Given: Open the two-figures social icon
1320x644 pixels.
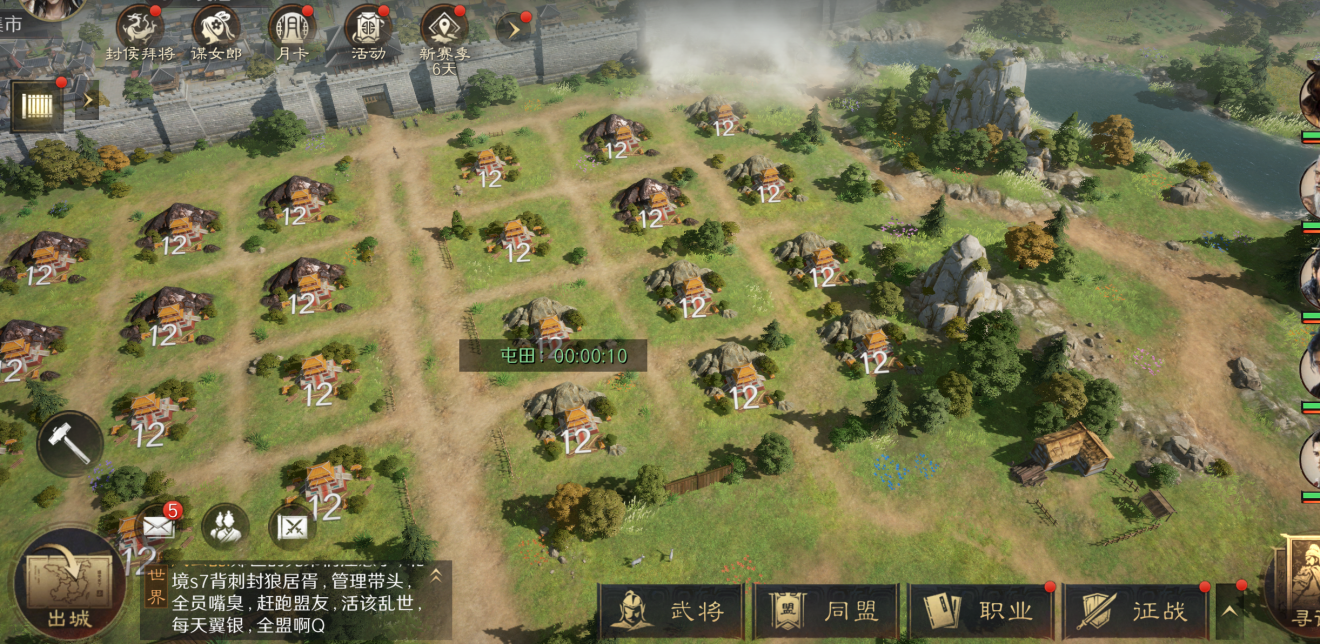Looking at the screenshot, I should pos(225,526).
